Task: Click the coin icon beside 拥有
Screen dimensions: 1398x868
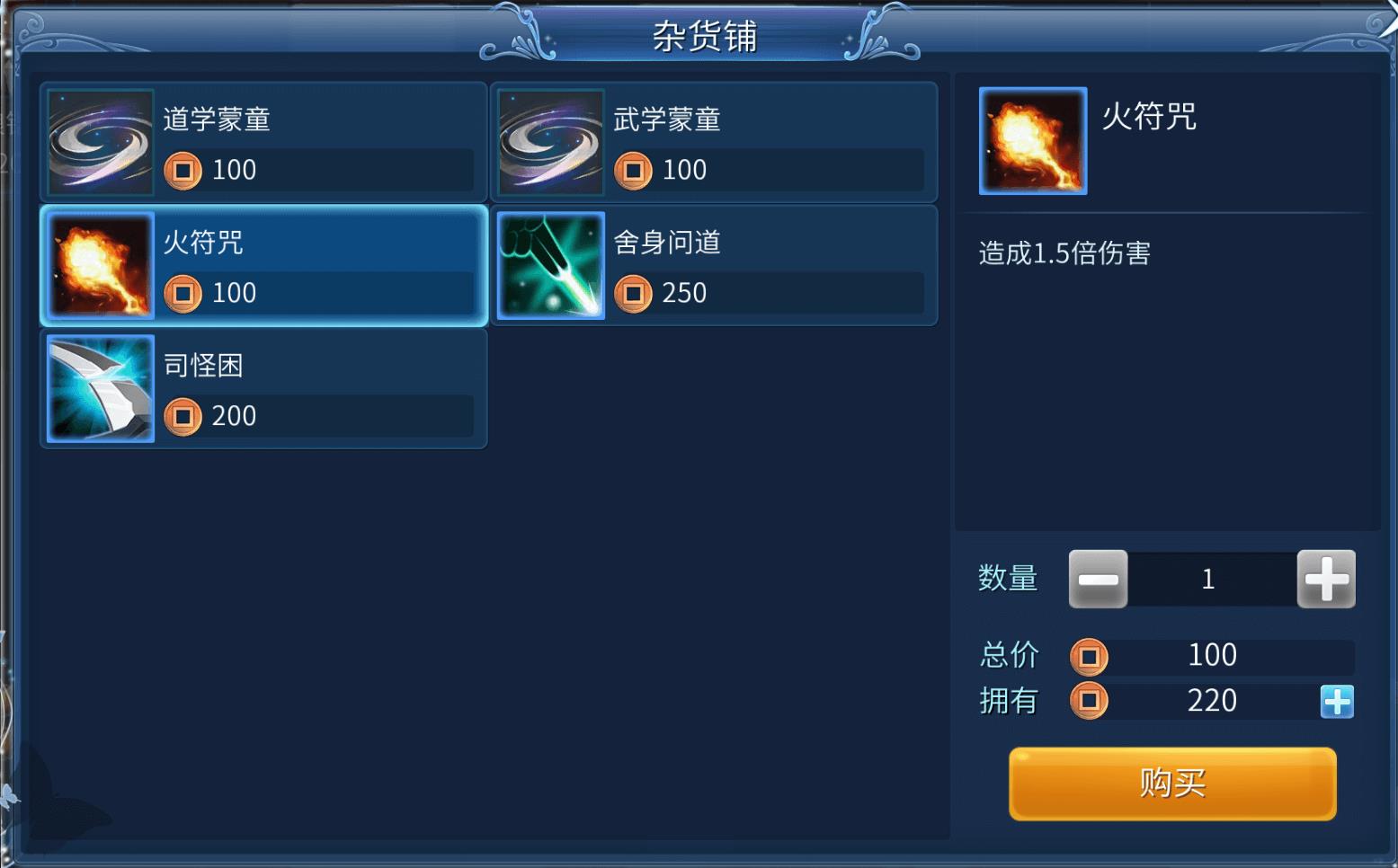Action: (x=1091, y=701)
